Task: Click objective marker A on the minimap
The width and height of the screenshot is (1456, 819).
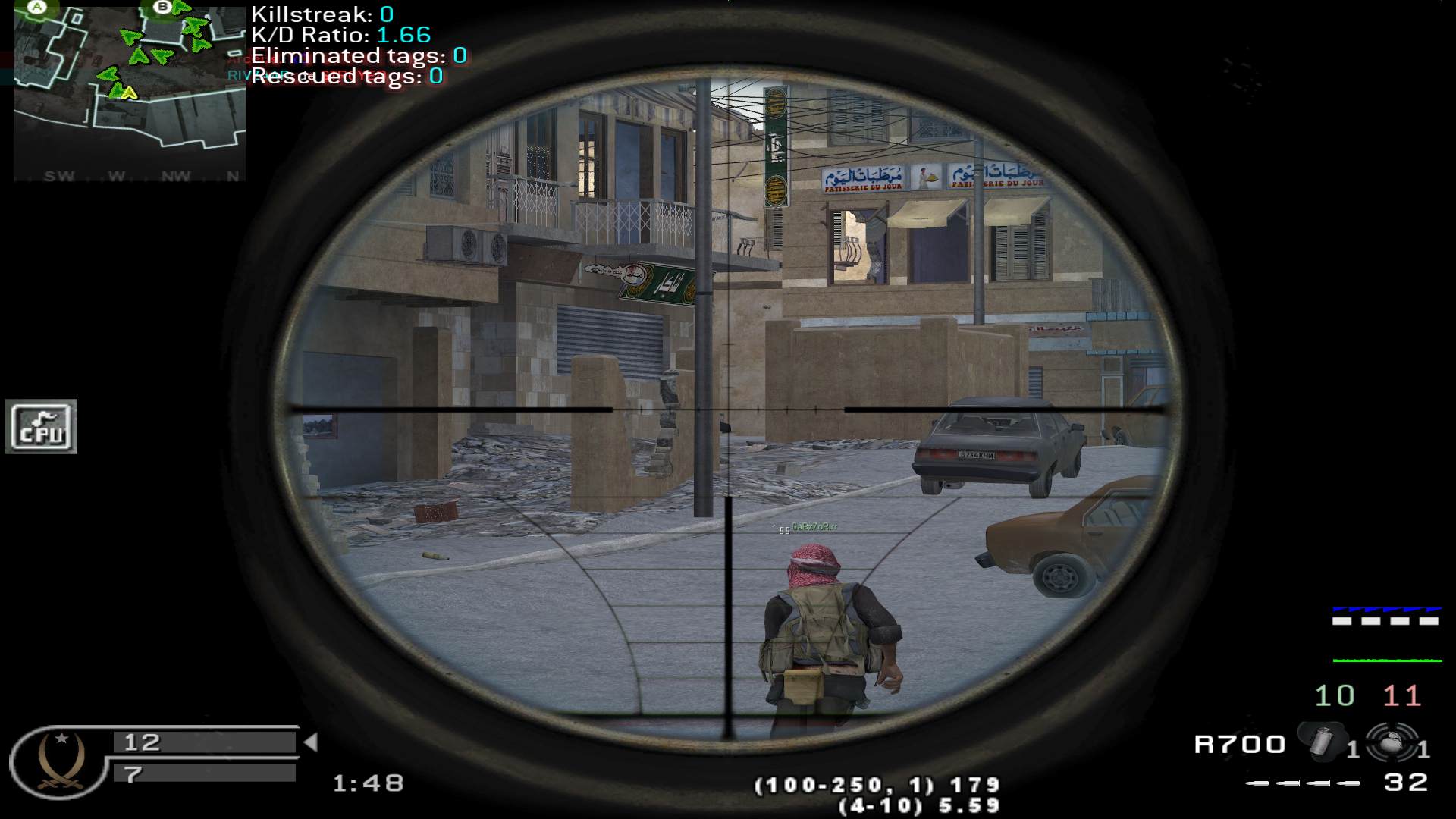Action: 36,8
